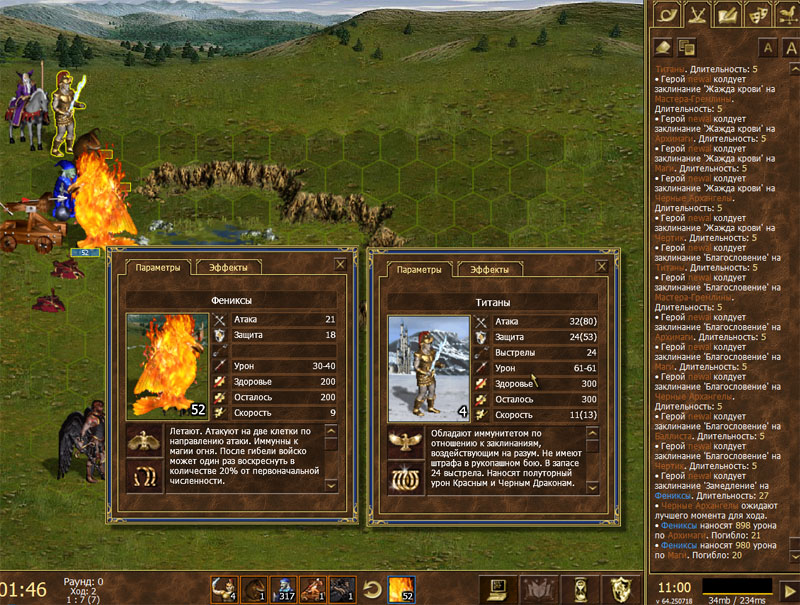The width and height of the screenshot is (800, 605).
Task: Close the Титаны info panel
Action: point(600,267)
